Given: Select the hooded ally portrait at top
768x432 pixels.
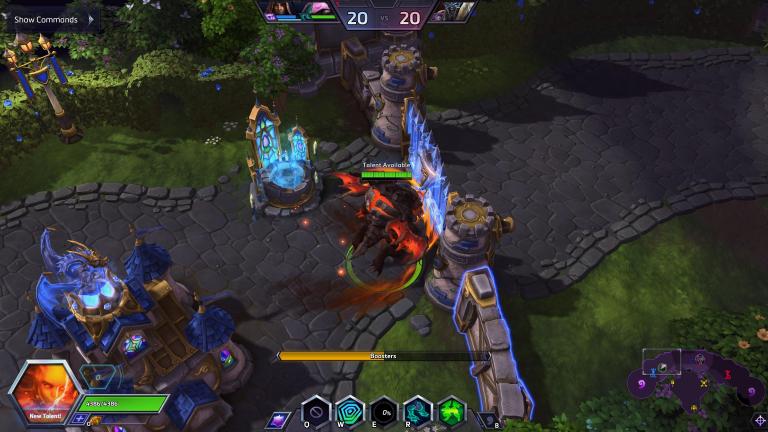Looking at the screenshot, I should pos(283,11).
